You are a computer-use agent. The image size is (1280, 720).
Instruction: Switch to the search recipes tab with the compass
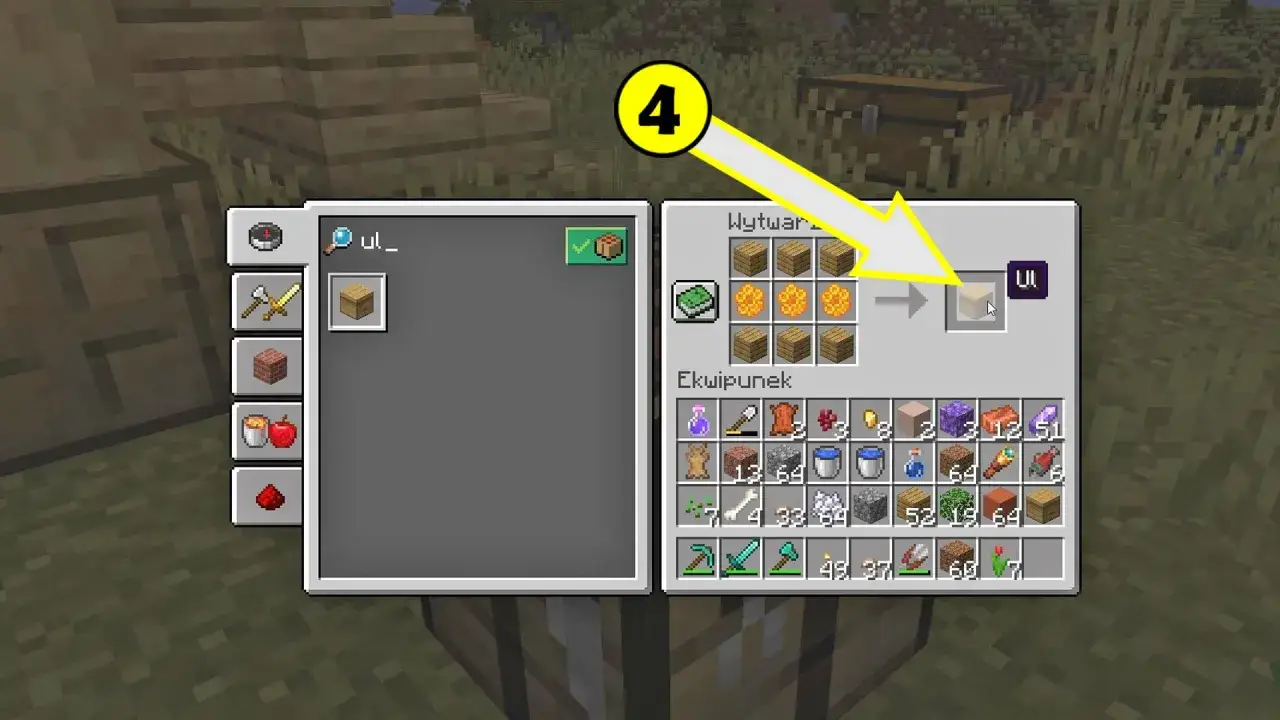pyautogui.click(x=265, y=238)
